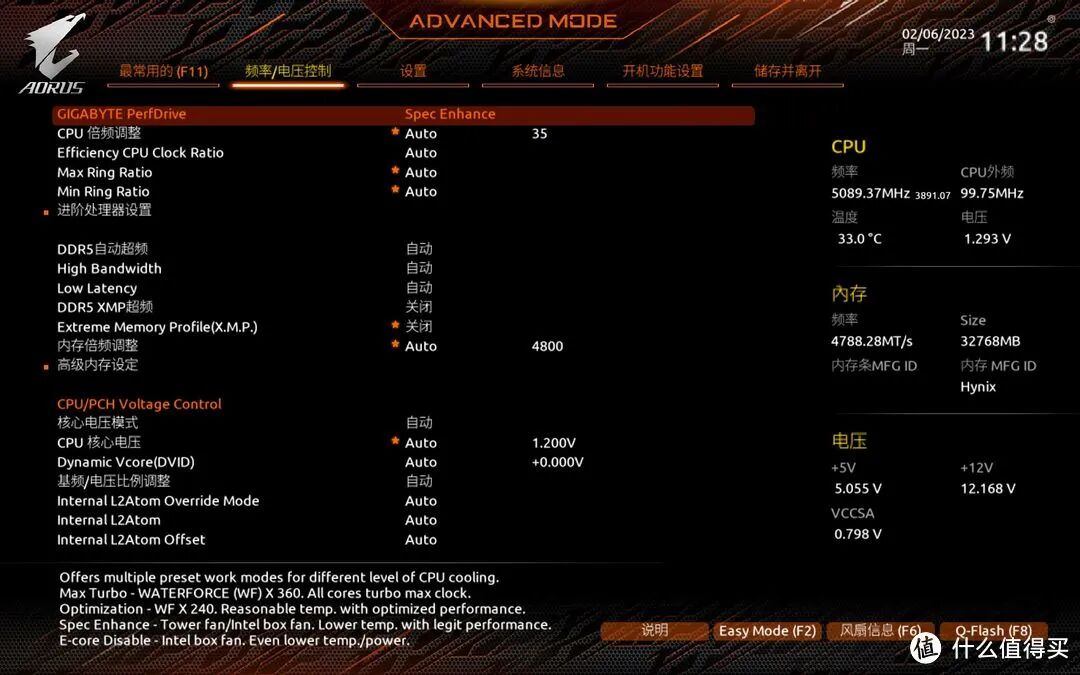The image size is (1080, 675).
Task: Open the 风扇信息 (F6) button
Action: coord(880,631)
